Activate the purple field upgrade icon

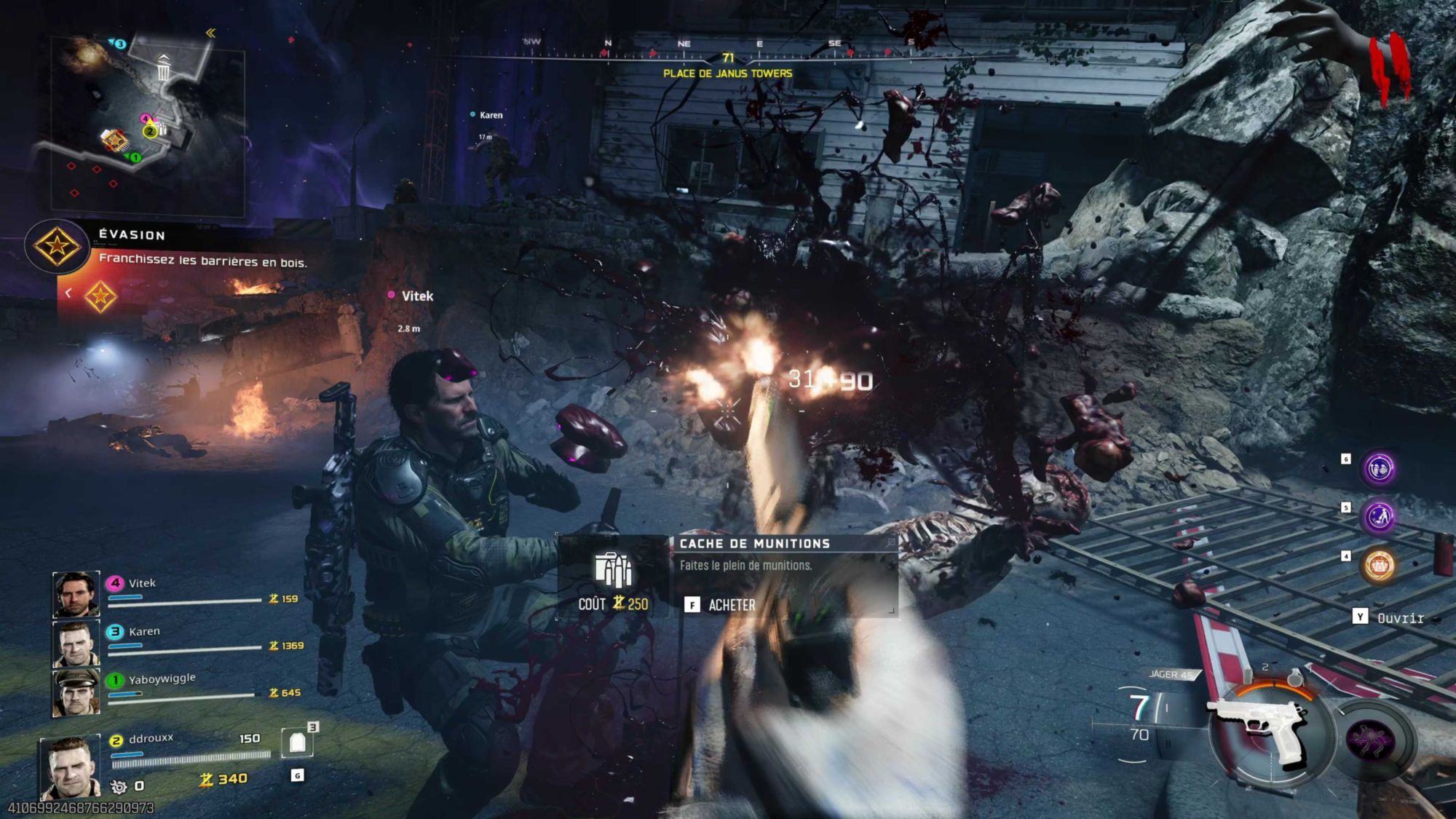coord(1370,741)
